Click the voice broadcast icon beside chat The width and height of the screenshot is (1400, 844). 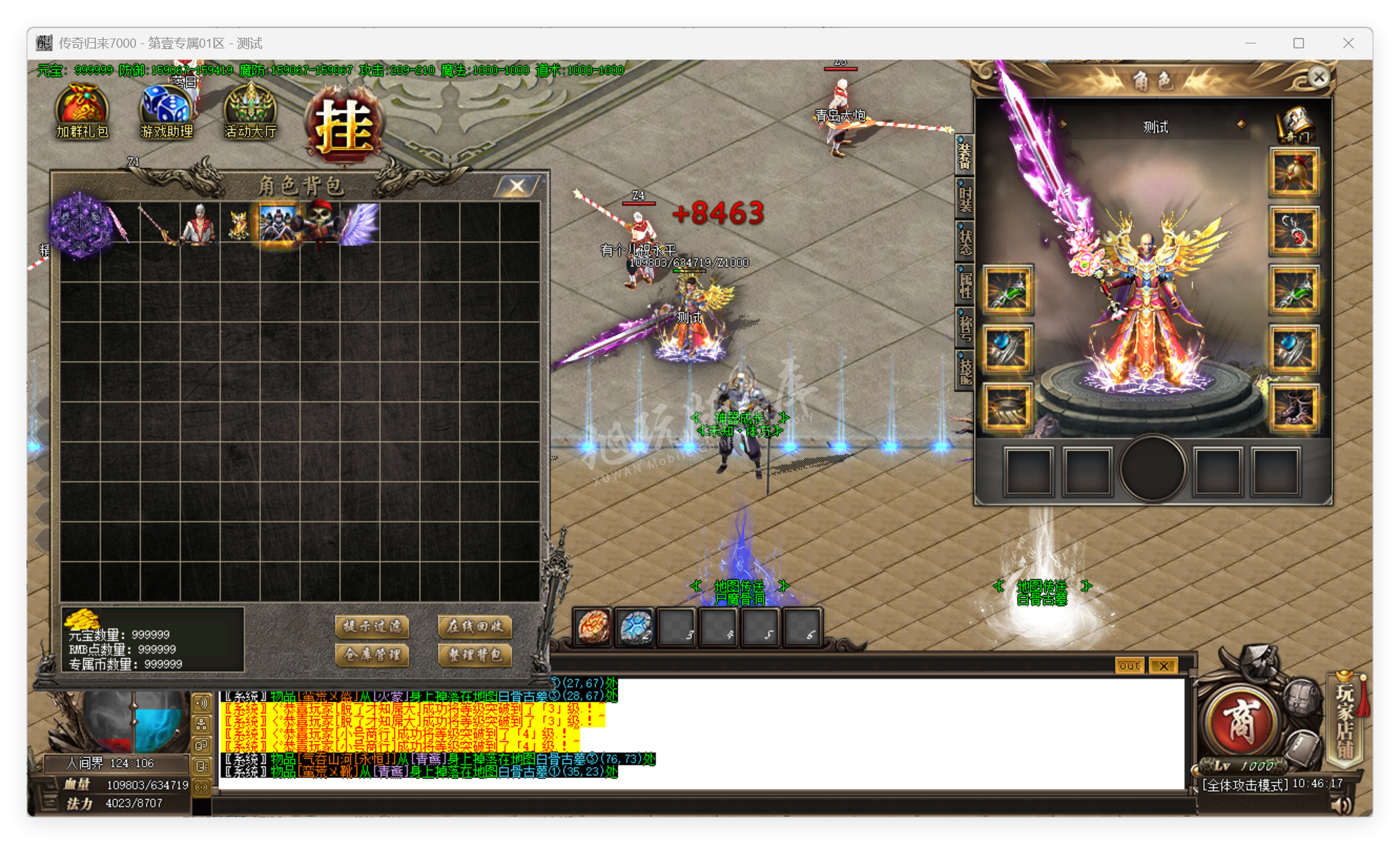[203, 702]
